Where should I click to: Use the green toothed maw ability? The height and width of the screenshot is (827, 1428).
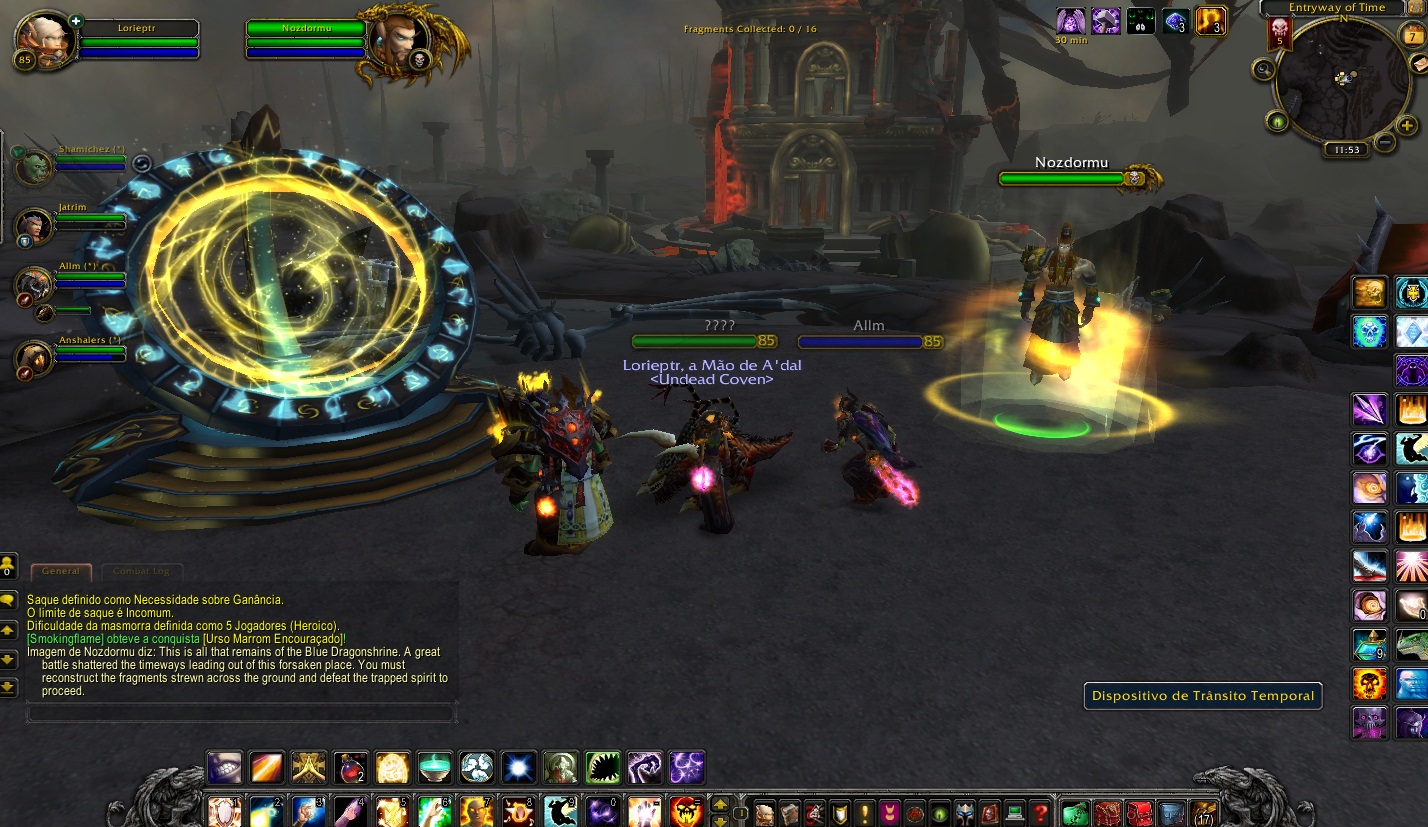pyautogui.click(x=603, y=768)
